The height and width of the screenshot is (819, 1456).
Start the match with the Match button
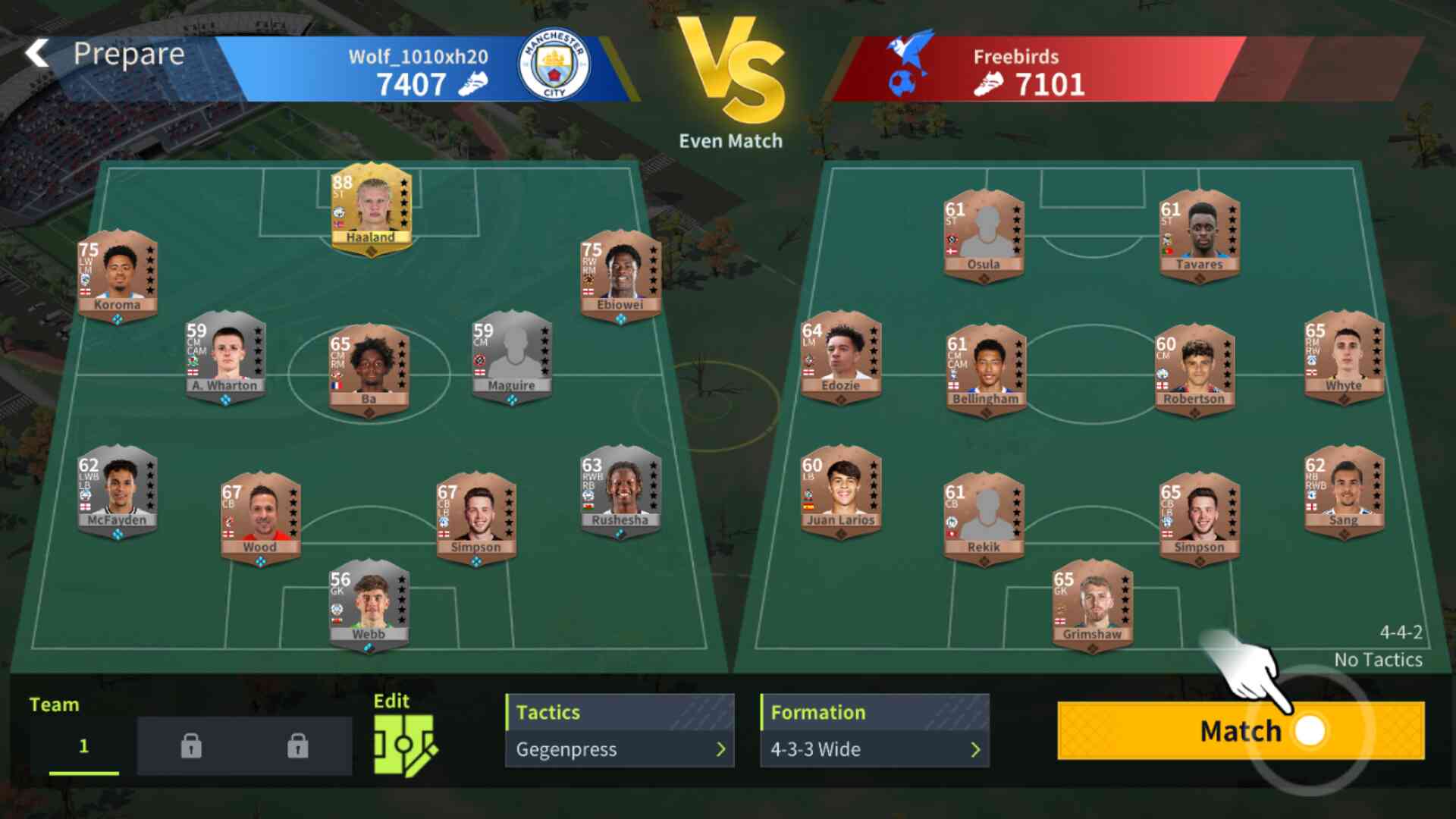coord(1240,730)
